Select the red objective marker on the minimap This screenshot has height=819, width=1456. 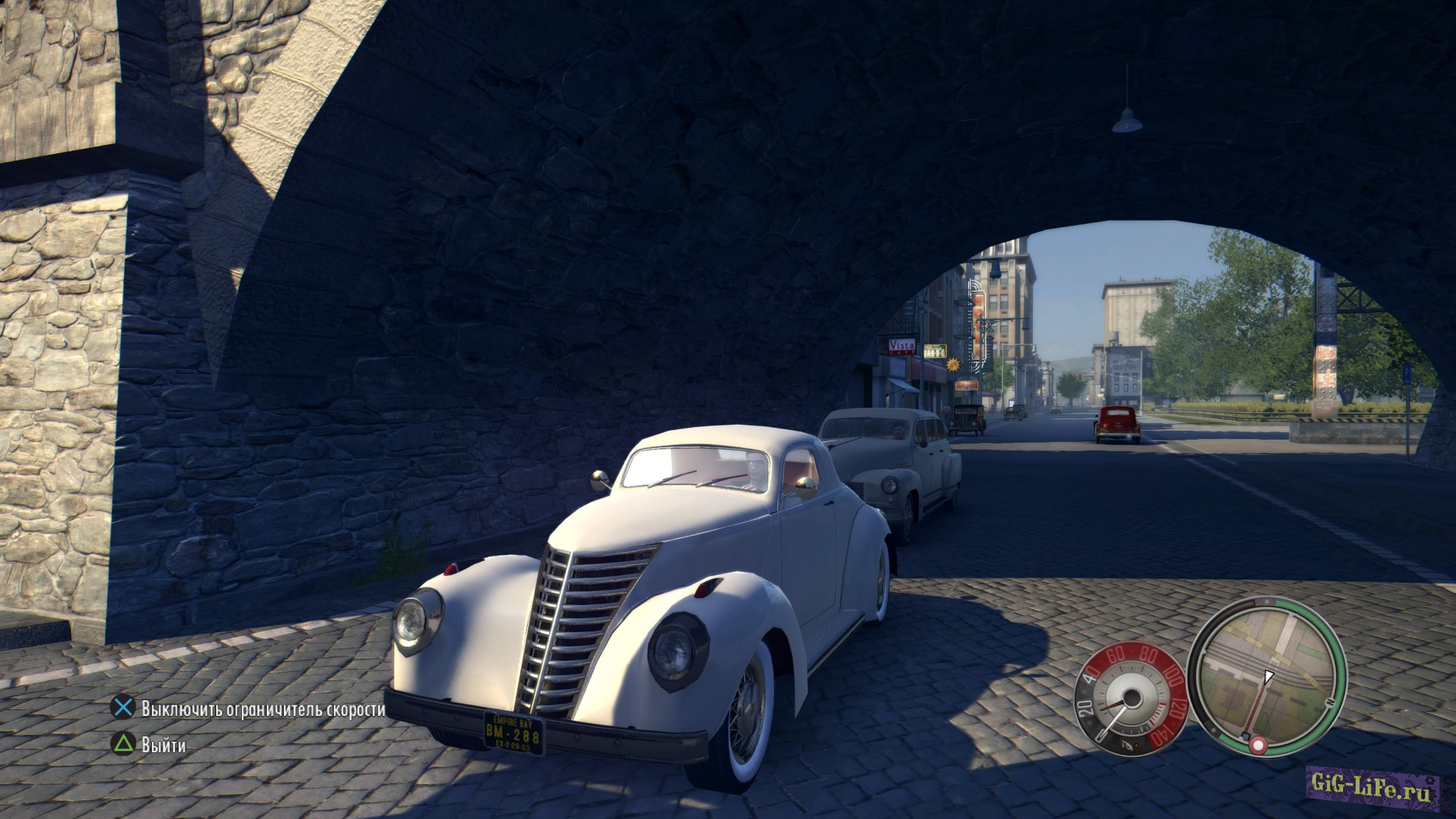pos(1258,745)
